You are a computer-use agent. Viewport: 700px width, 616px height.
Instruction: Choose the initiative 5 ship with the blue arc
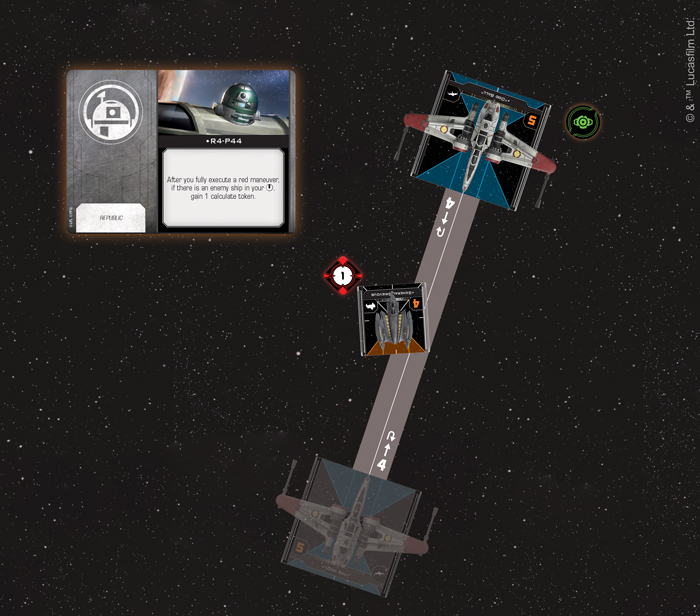(481, 137)
